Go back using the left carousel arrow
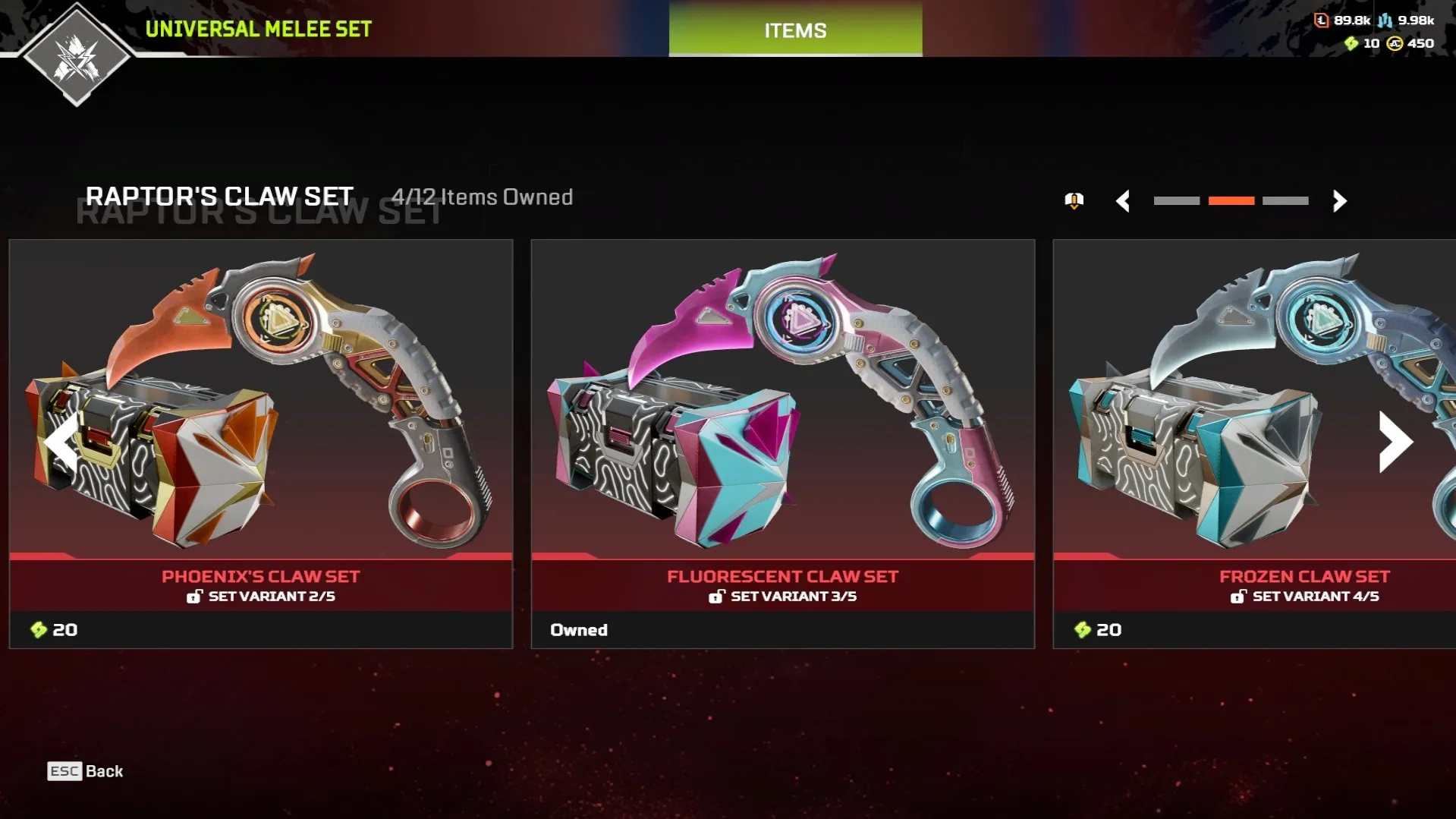This screenshot has height=819, width=1456. point(62,441)
